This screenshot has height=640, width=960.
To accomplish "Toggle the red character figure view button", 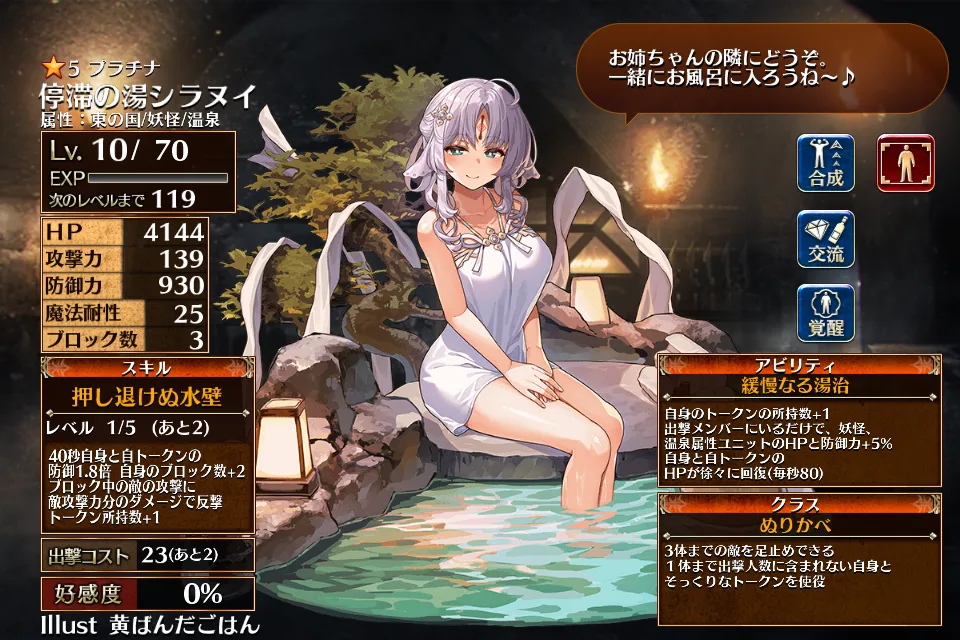I will 905,163.
